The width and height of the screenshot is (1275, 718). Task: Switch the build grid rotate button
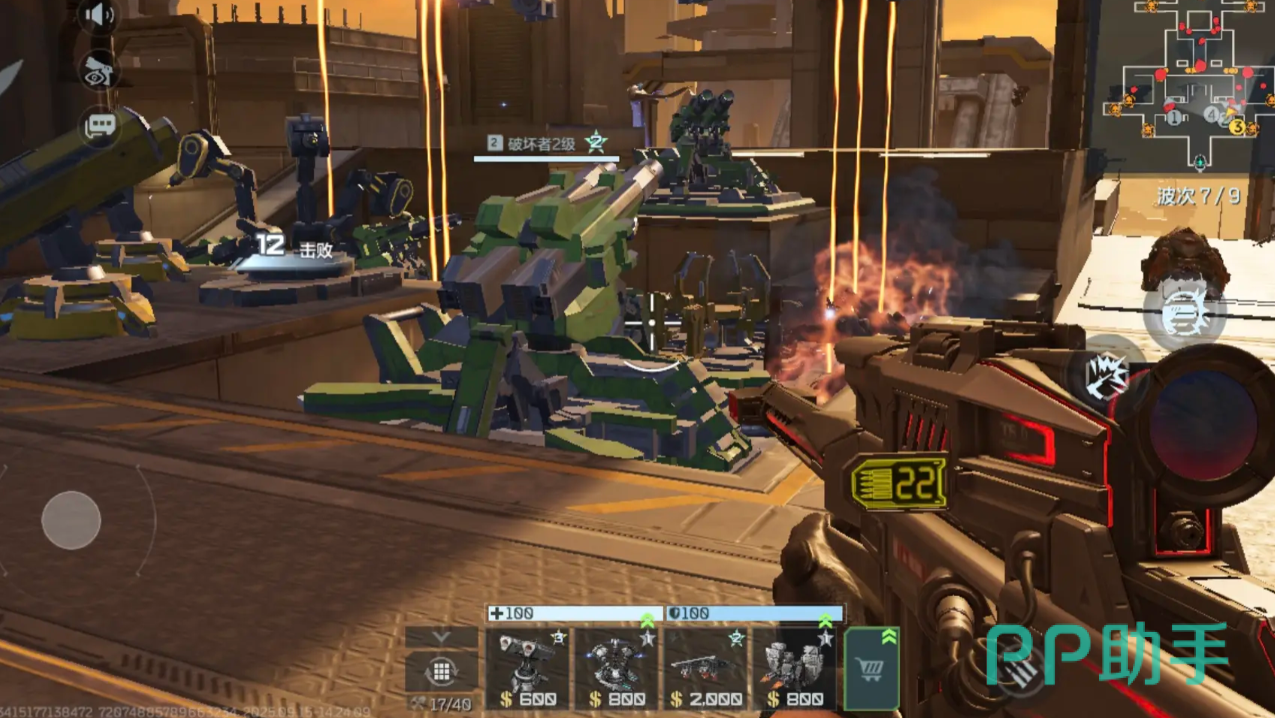click(441, 670)
